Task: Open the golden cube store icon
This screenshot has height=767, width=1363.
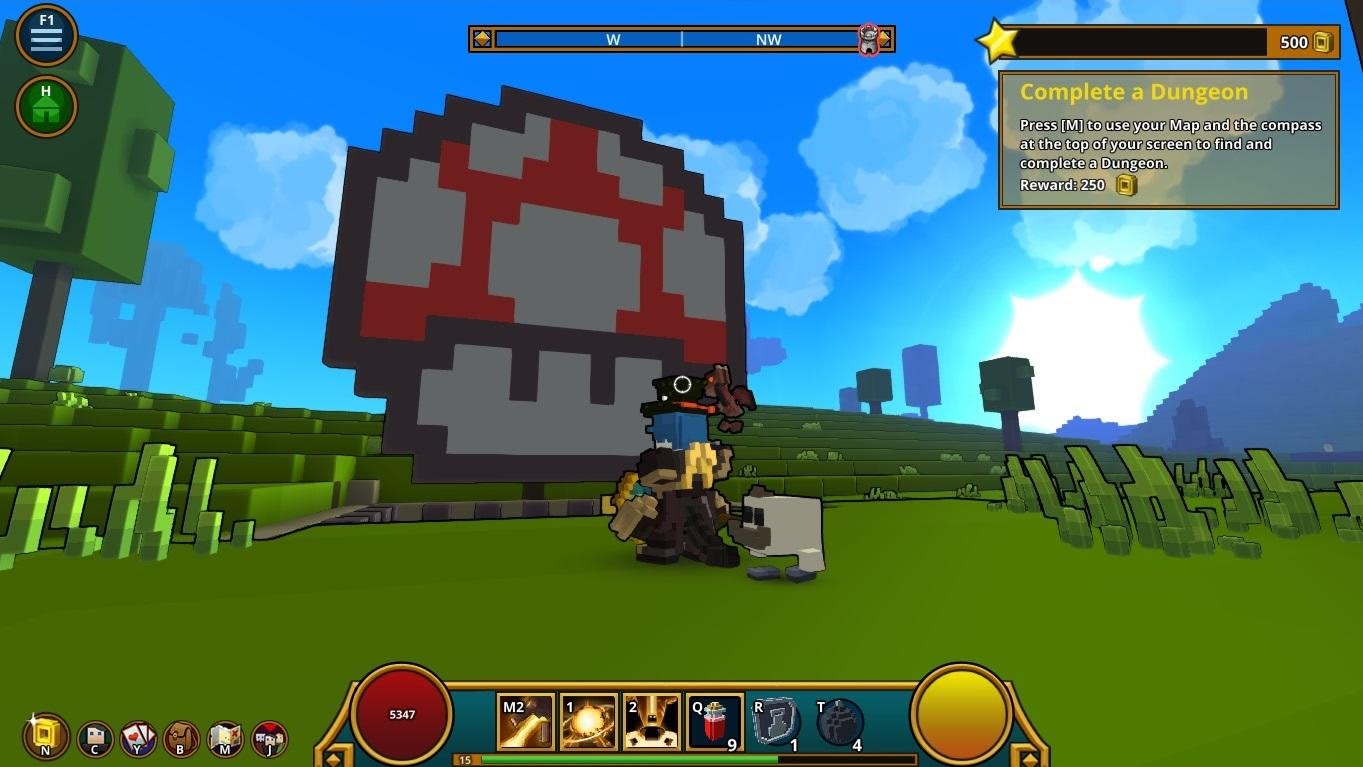Action: [x=46, y=738]
